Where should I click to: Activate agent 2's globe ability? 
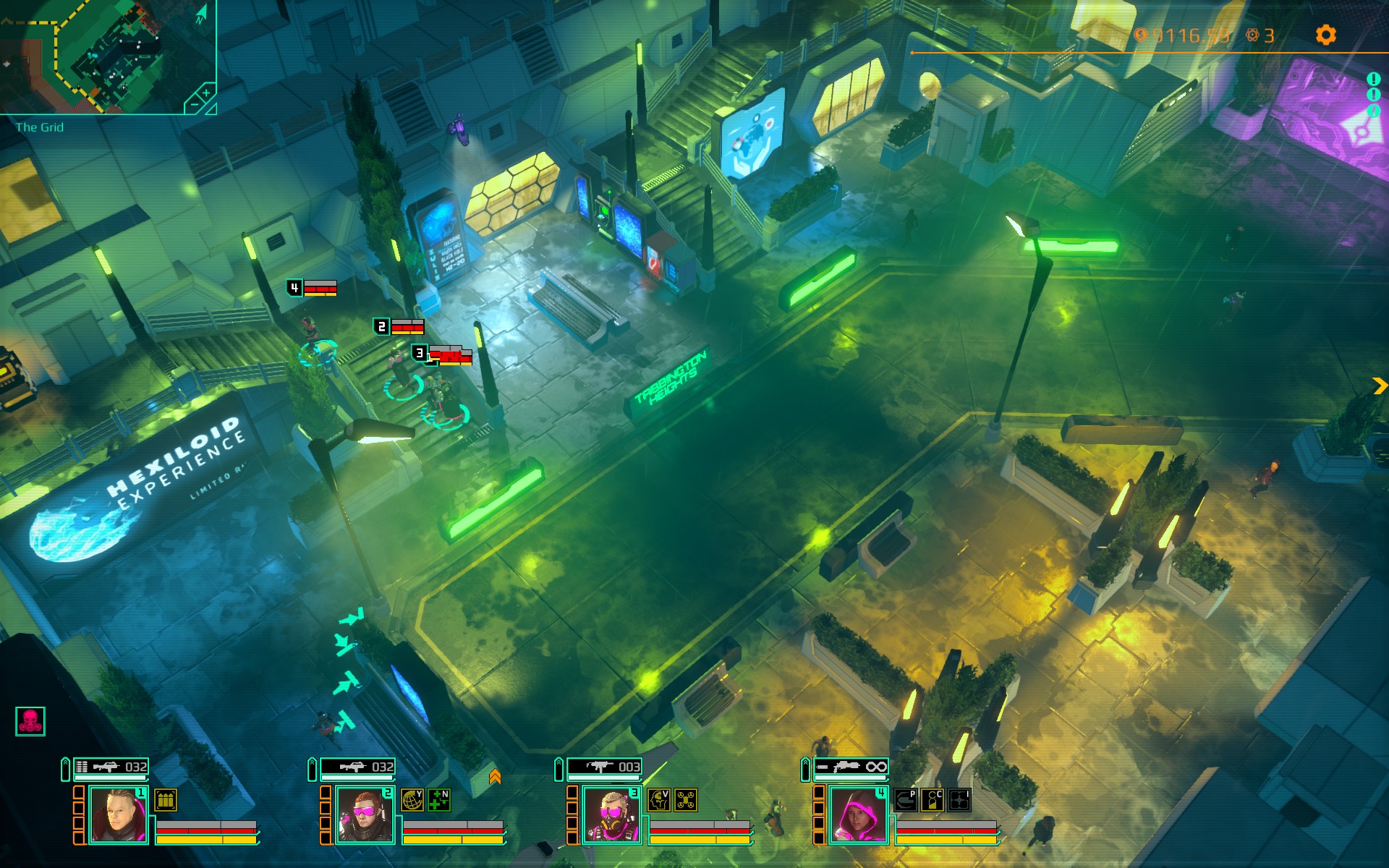tap(412, 800)
